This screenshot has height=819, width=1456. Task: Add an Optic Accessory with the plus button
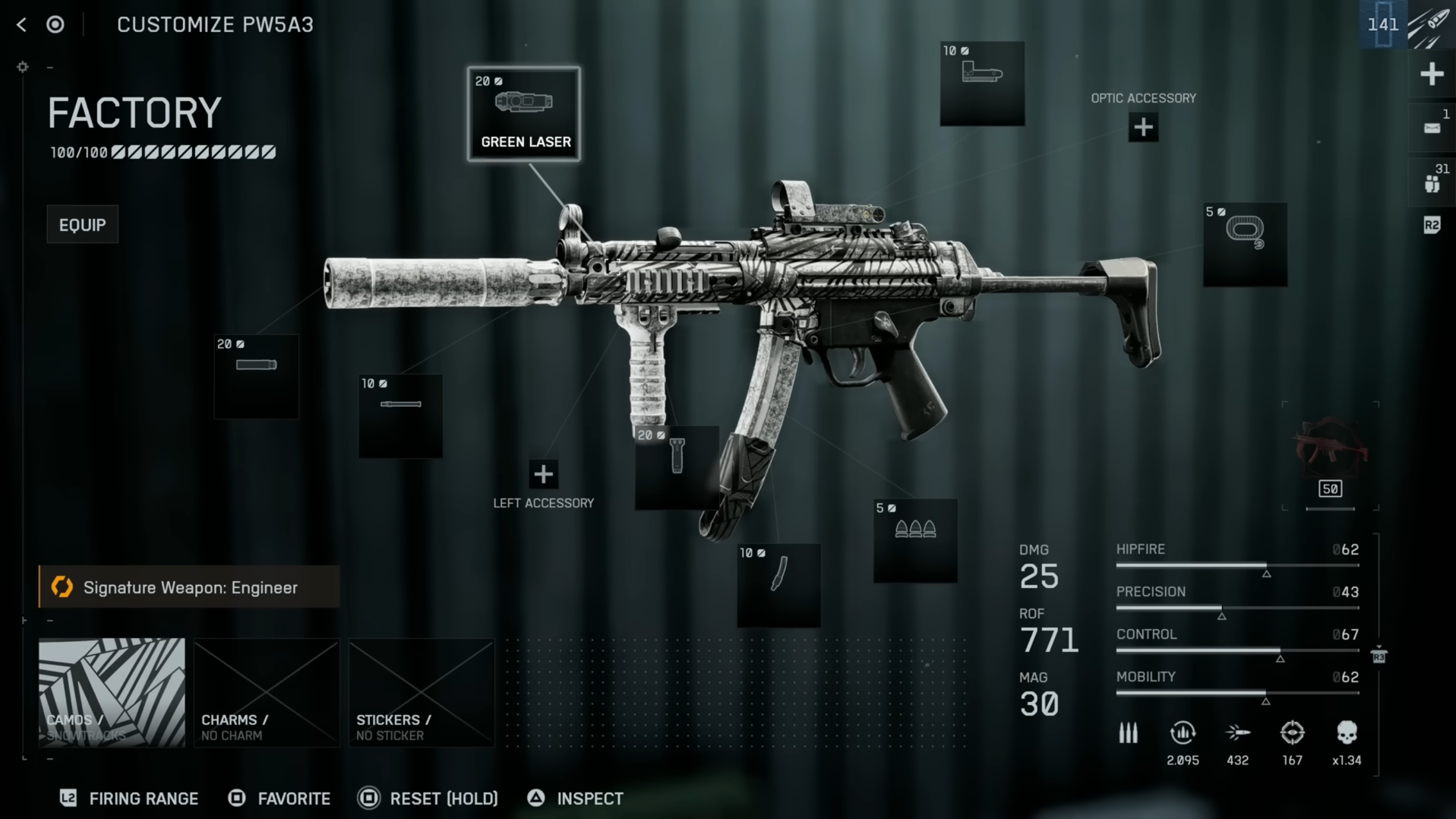coord(1143,128)
